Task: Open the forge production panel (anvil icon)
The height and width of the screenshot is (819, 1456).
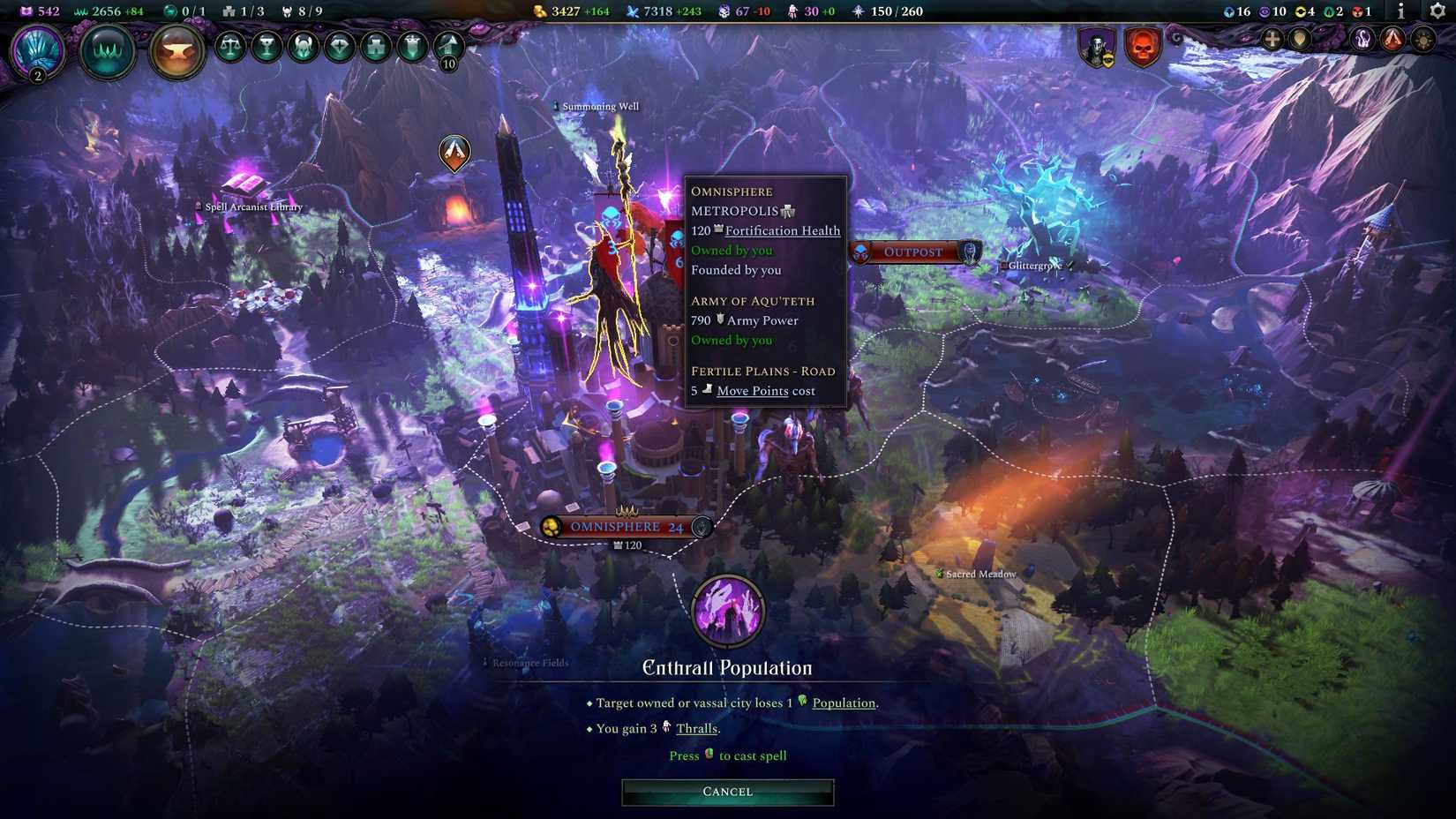Action: [176, 53]
